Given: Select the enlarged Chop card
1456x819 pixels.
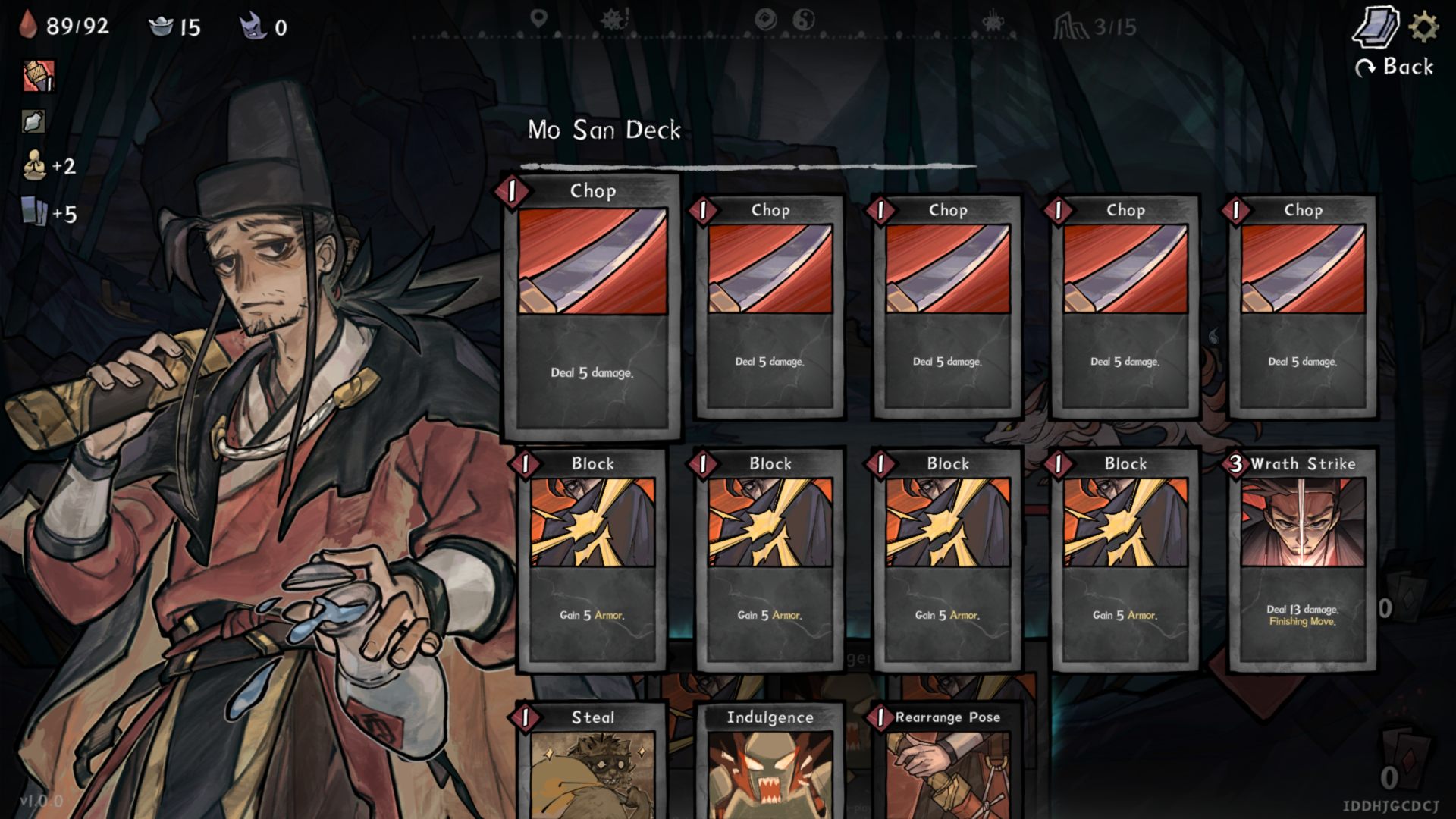Looking at the screenshot, I should coord(591,307).
